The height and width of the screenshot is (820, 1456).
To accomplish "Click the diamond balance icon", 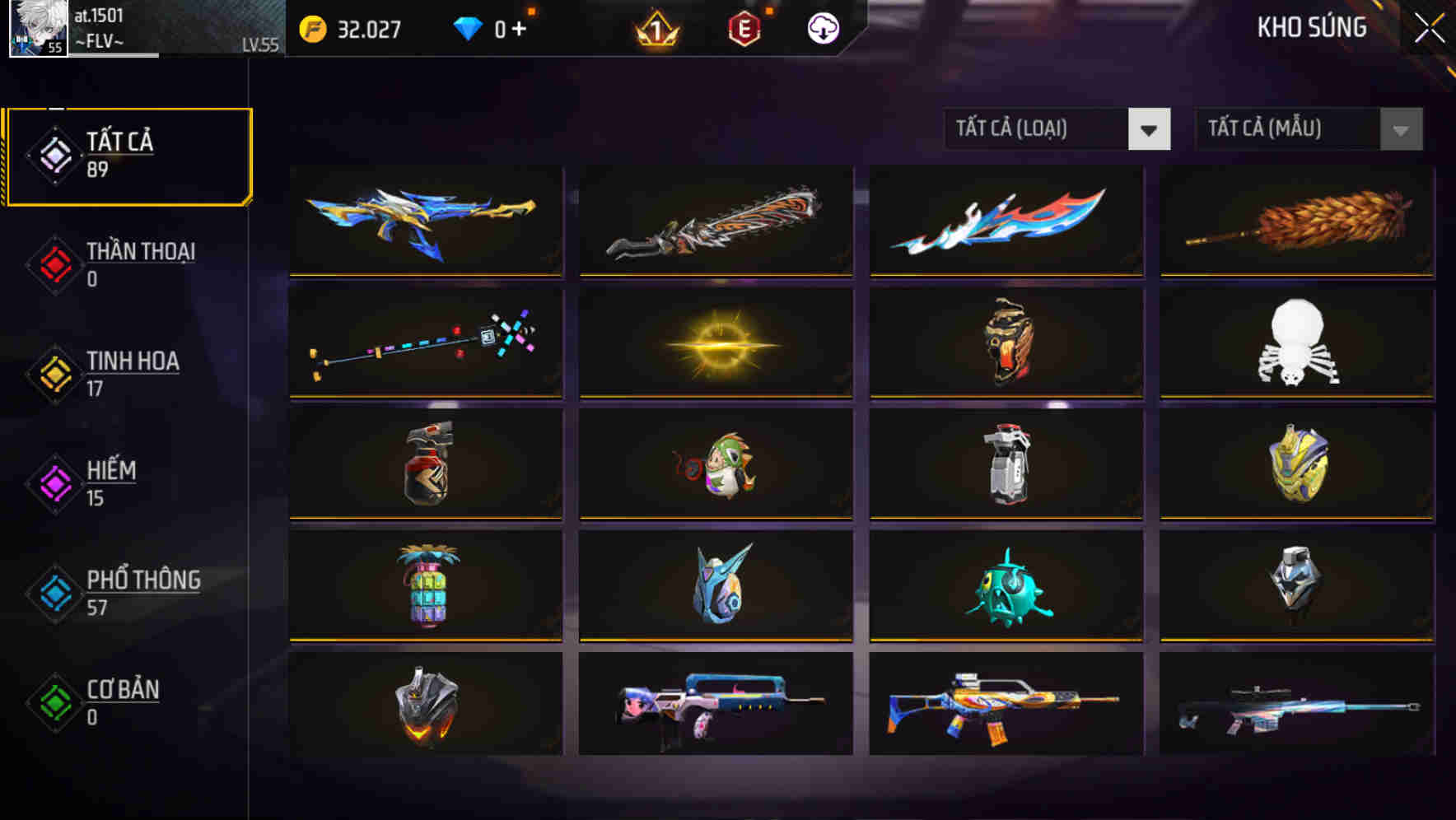I will [469, 29].
